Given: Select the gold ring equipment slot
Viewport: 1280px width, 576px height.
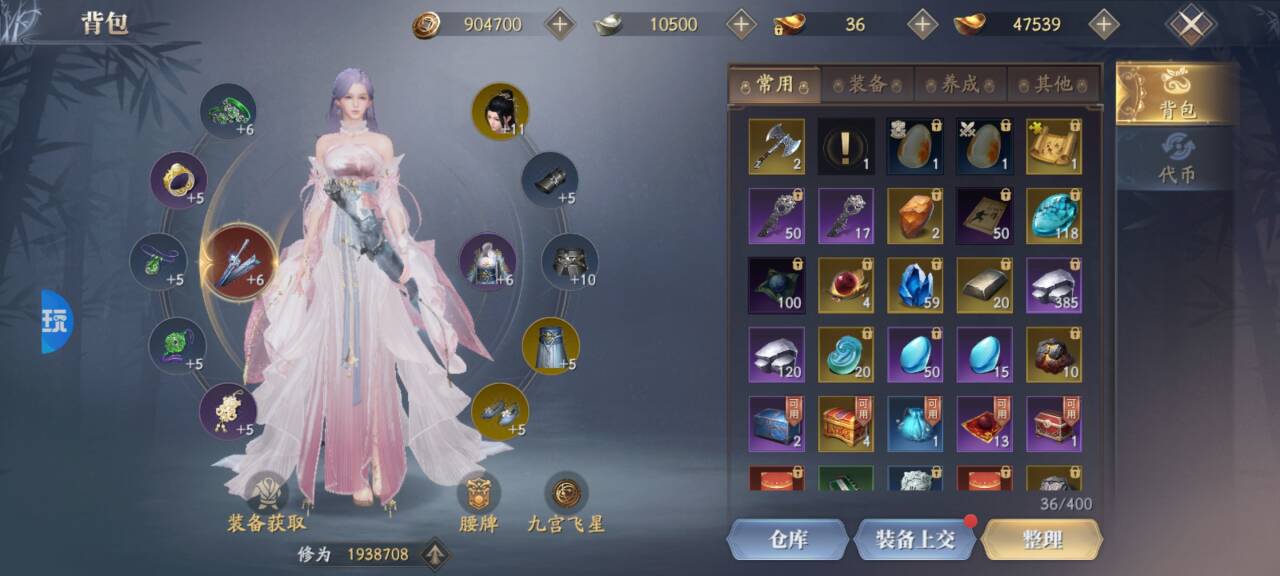Looking at the screenshot, I should [178, 179].
